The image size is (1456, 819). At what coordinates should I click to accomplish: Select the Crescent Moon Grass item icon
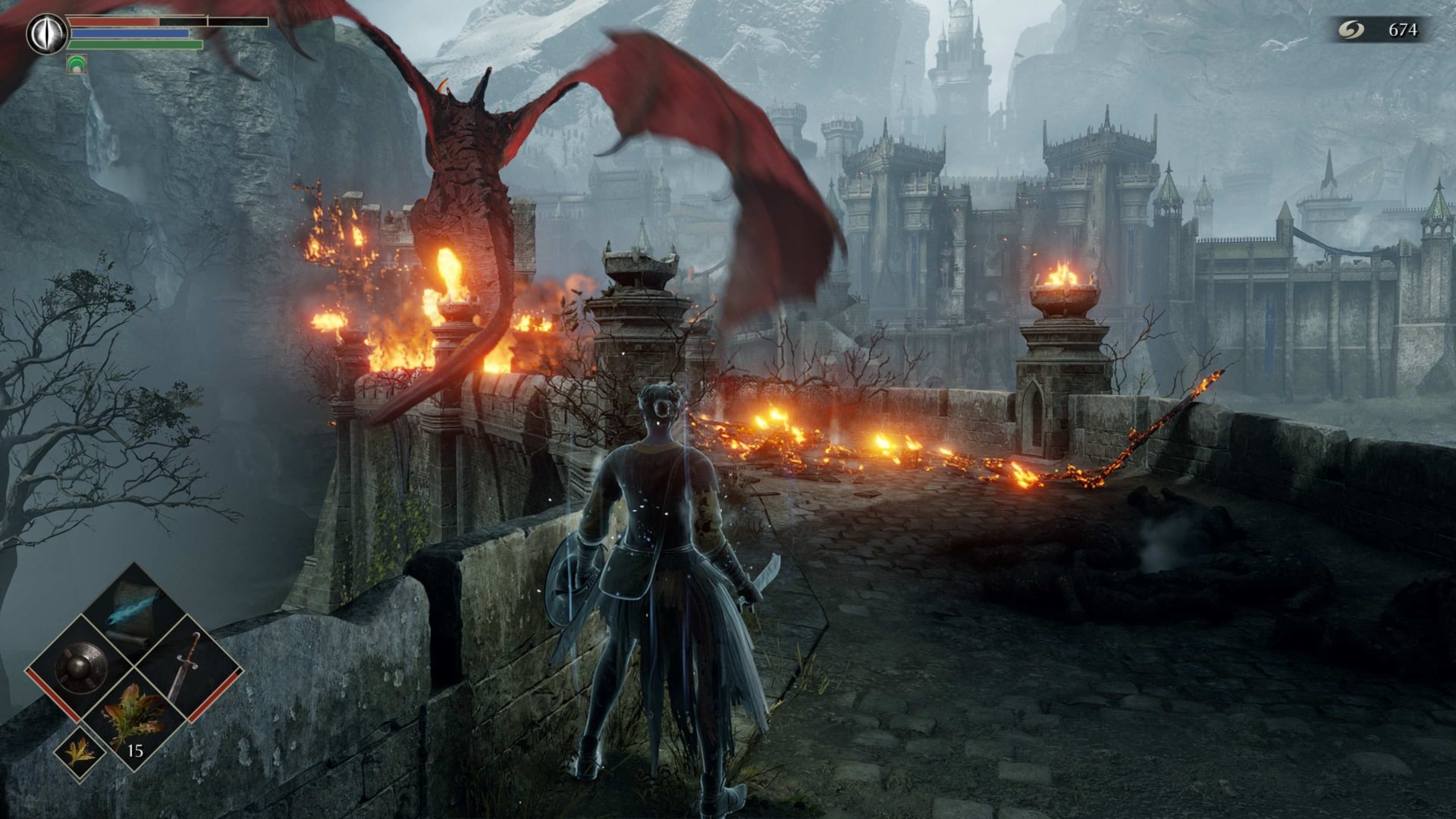(x=132, y=716)
